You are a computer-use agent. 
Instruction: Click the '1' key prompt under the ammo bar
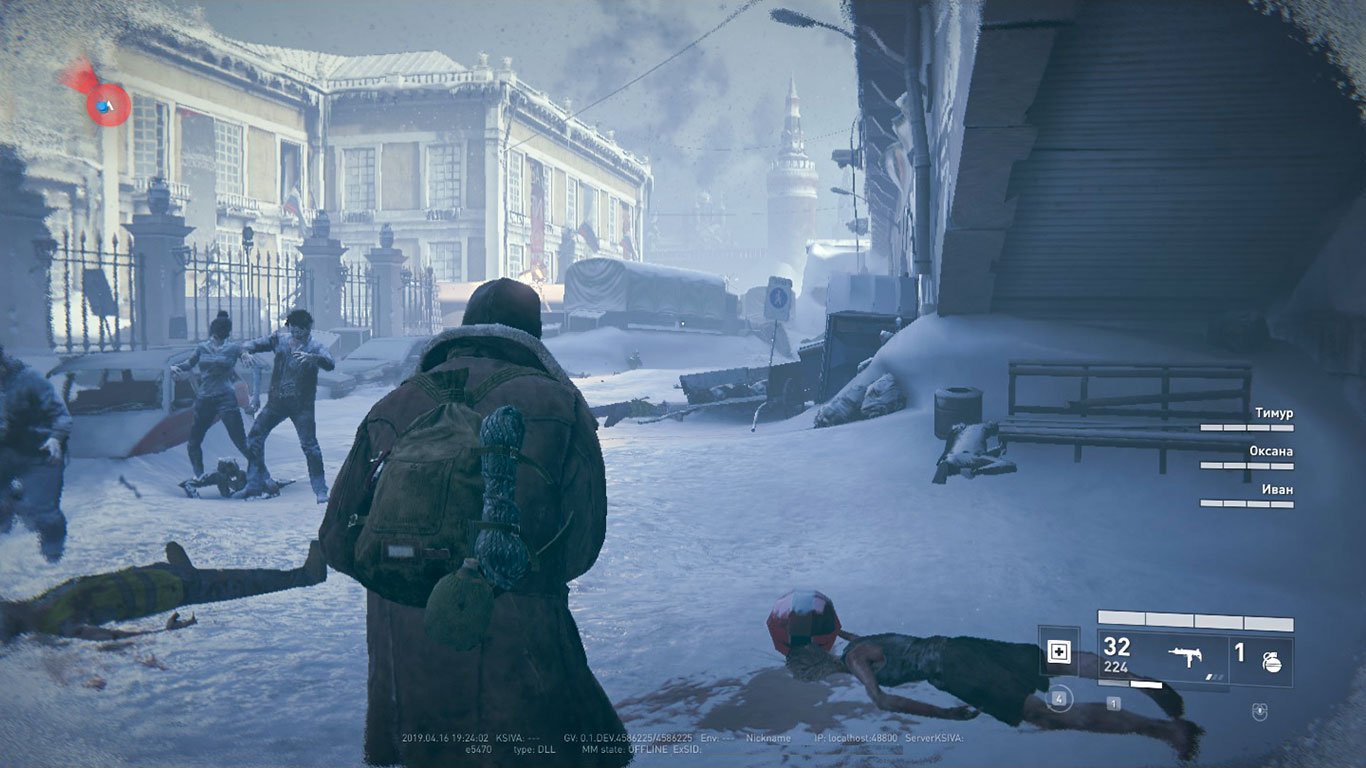[1114, 703]
